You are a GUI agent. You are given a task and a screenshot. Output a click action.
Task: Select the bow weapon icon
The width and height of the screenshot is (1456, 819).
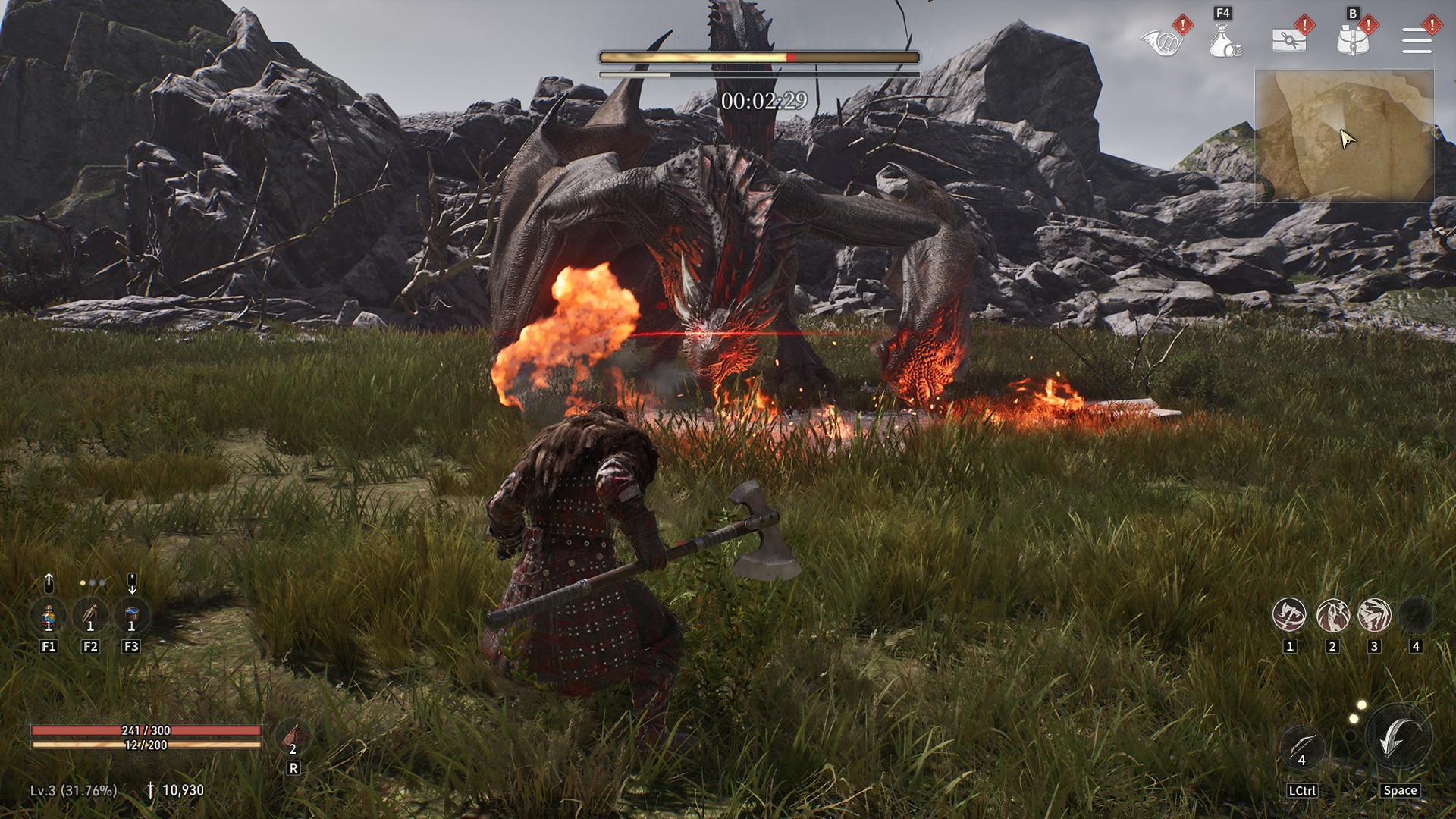pyautogui.click(x=1301, y=746)
